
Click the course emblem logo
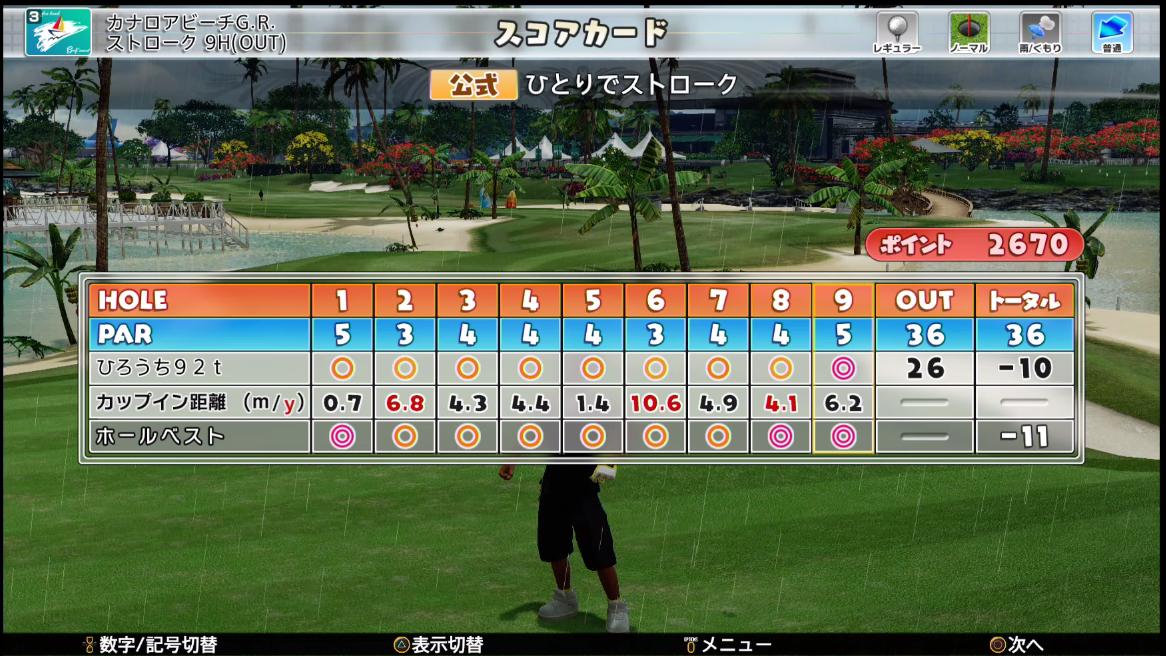click(58, 32)
